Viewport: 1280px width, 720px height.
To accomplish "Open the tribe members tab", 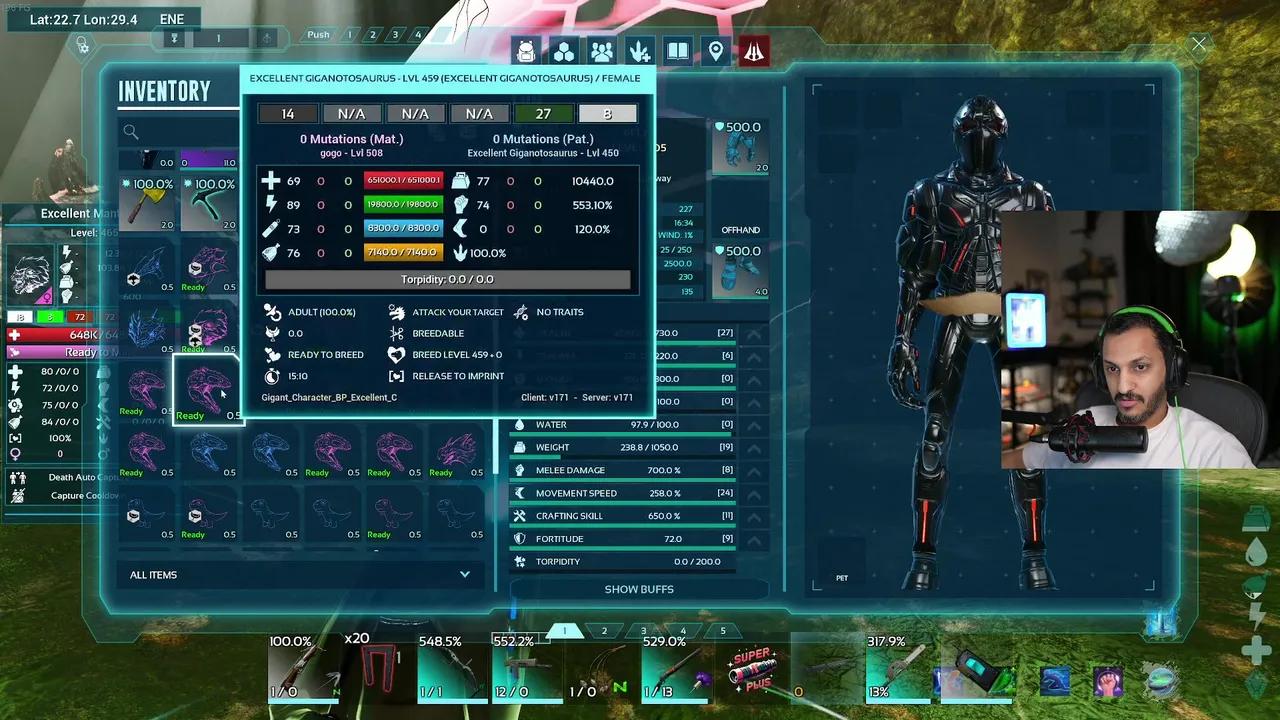I will pos(602,51).
